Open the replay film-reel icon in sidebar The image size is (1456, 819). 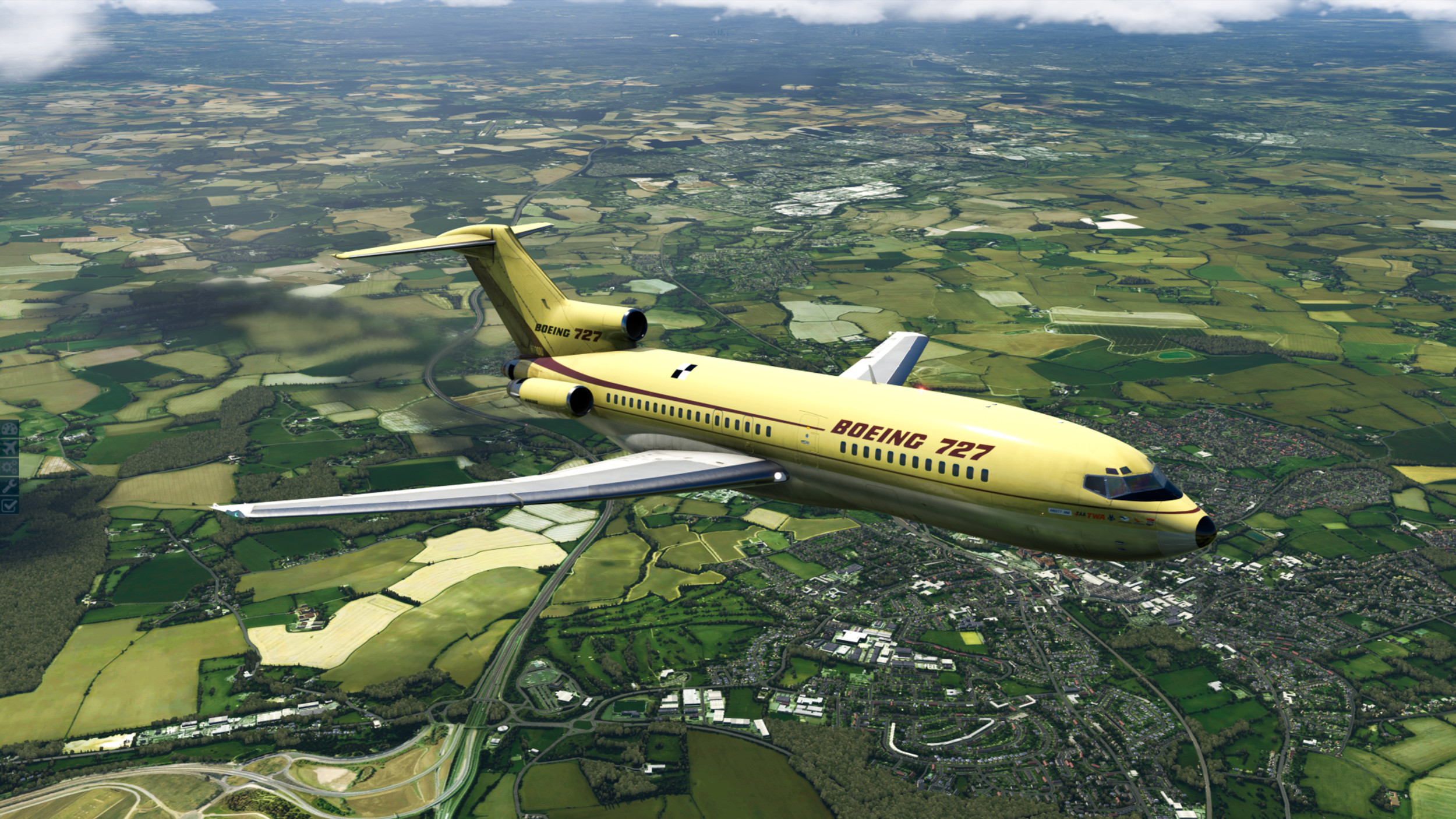9,429
